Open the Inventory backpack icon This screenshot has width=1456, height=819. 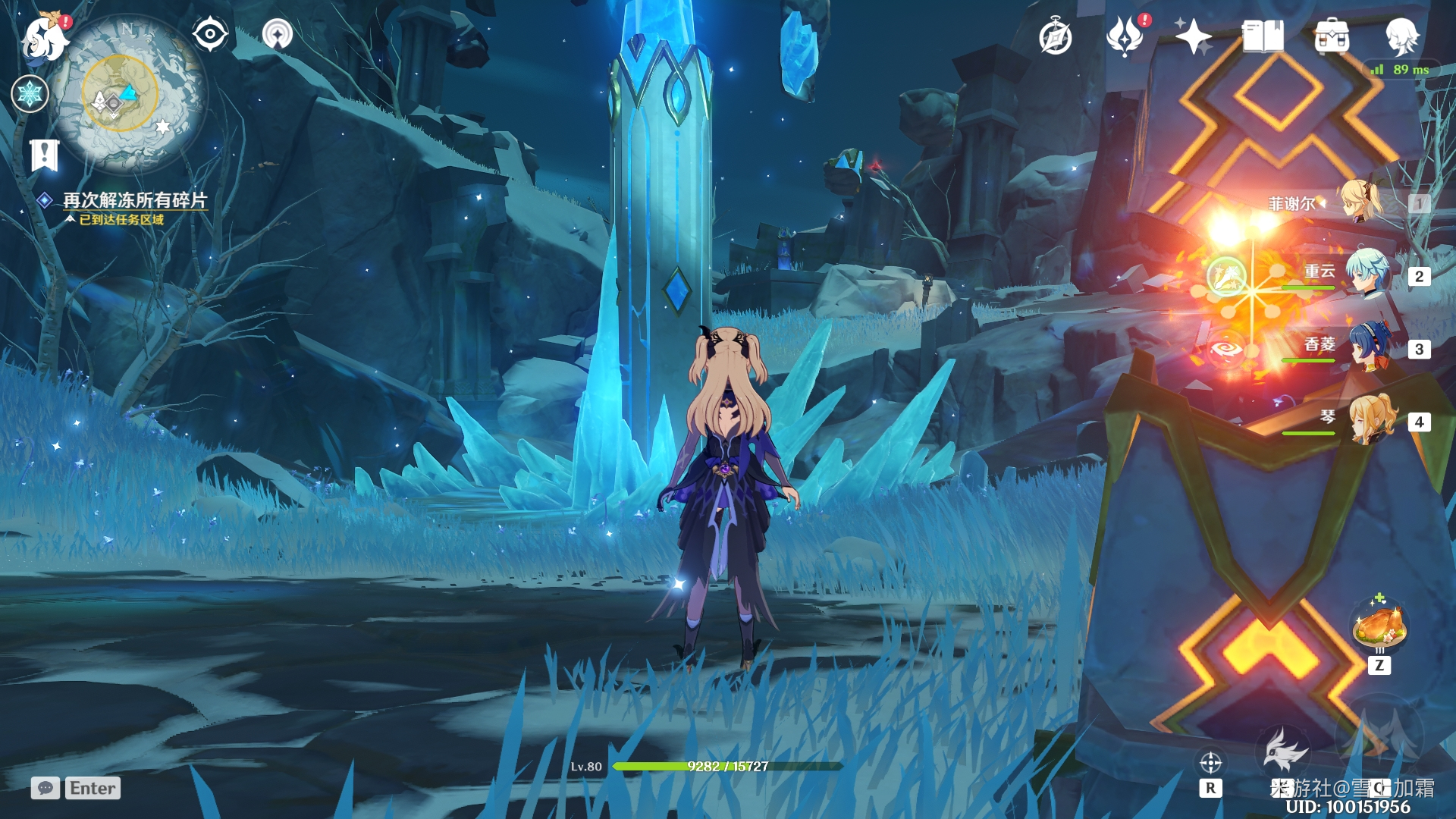1332,37
